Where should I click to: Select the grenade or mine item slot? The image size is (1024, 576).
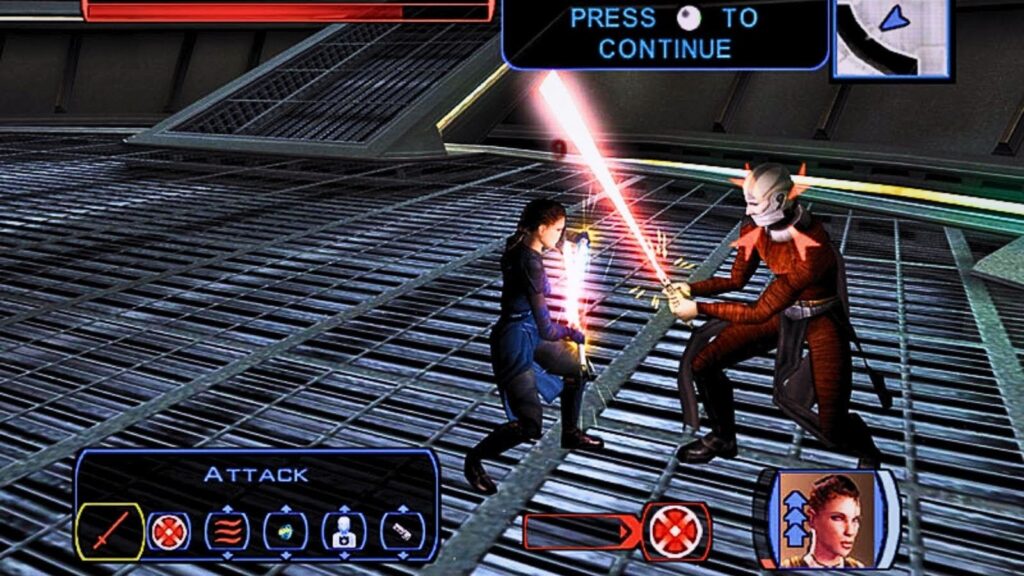(x=401, y=531)
